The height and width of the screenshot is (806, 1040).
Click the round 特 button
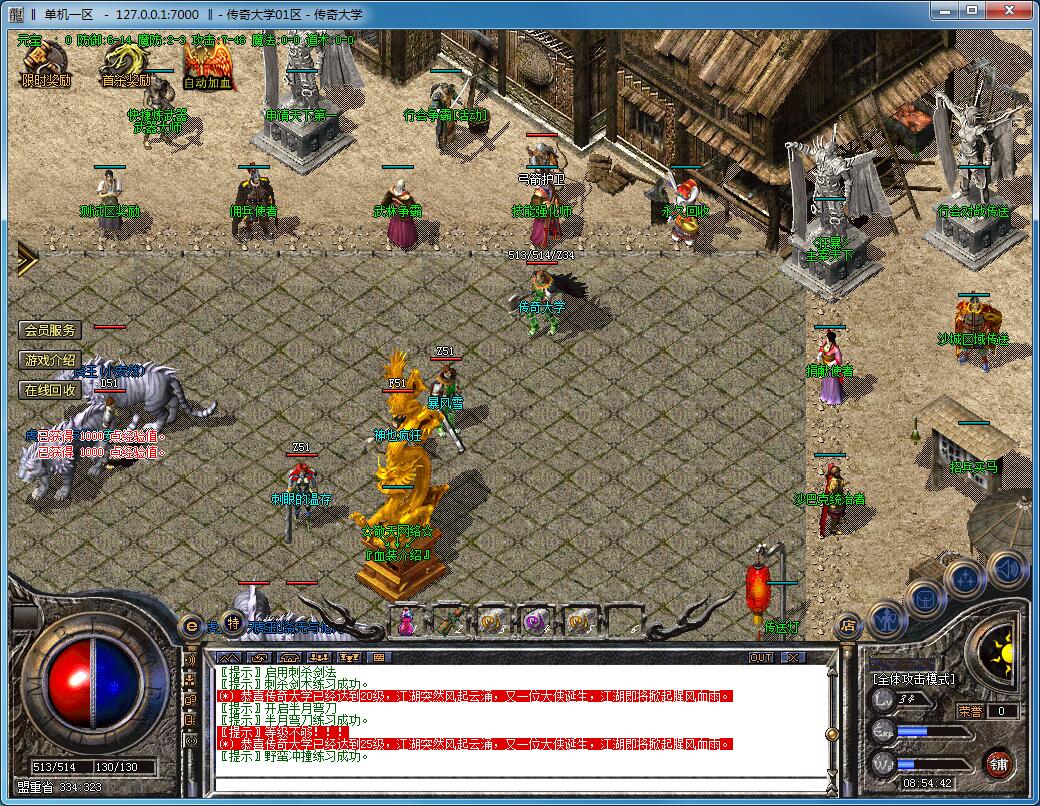coord(232,624)
